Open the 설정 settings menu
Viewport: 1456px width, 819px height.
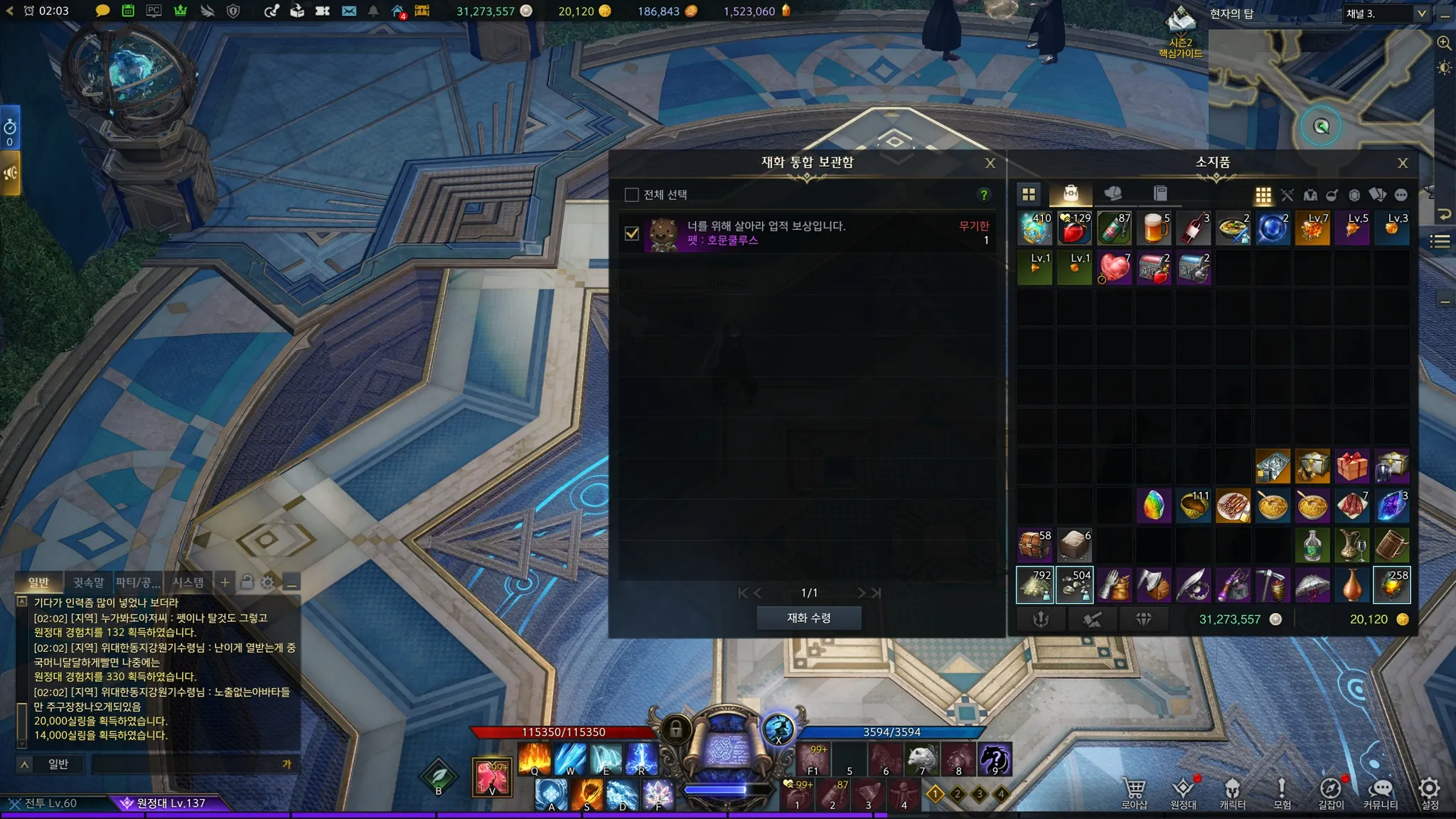1429,793
